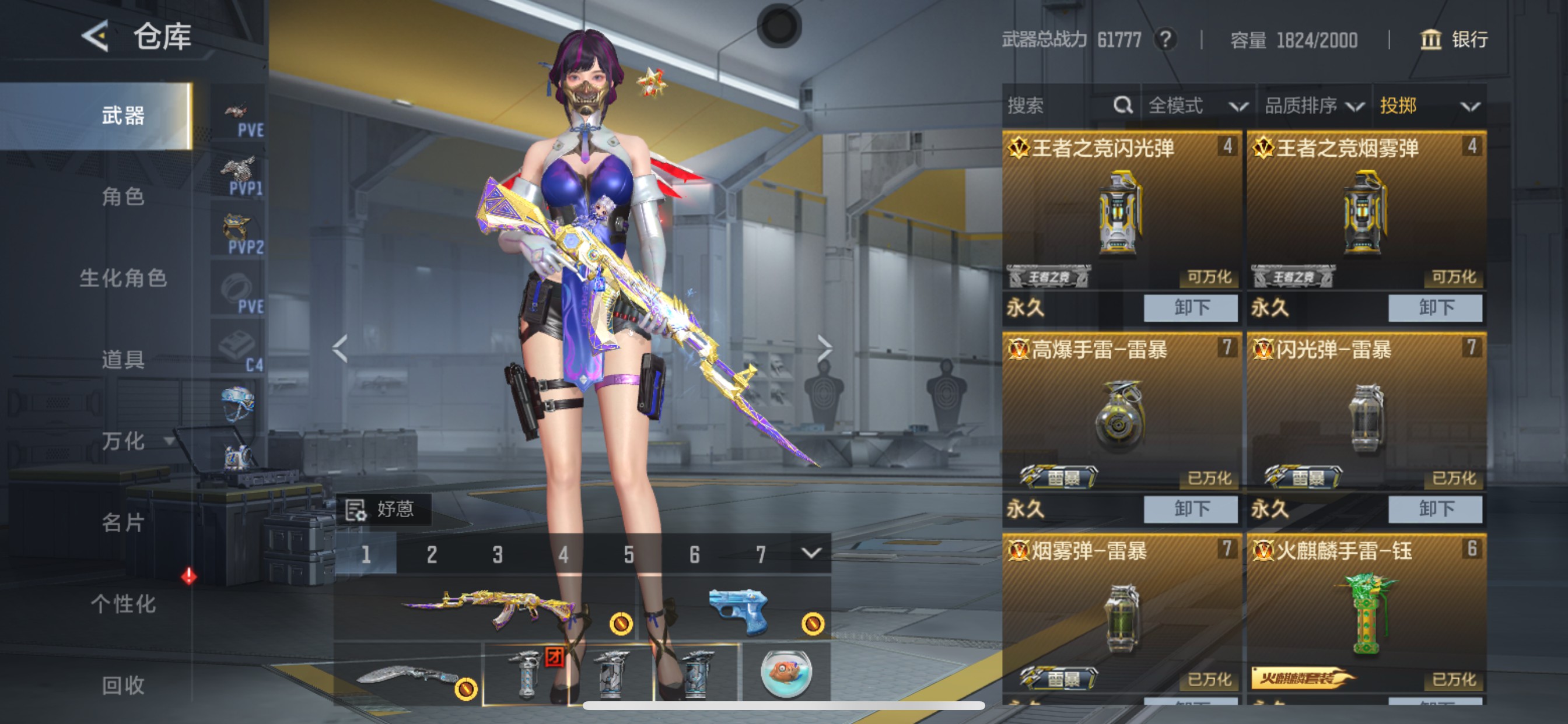Viewport: 1568px width, 724px height.
Task: Collapse the loadout bar with down chevron
Action: pyautogui.click(x=810, y=554)
